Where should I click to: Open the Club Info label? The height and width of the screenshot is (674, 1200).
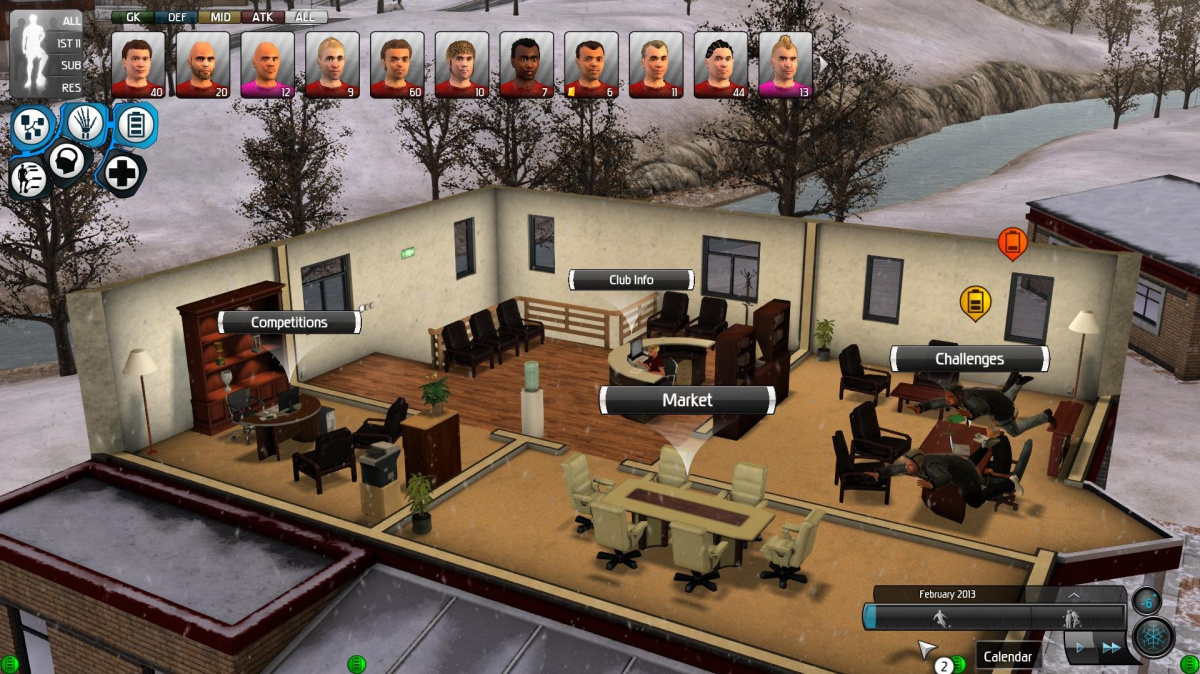pos(631,280)
